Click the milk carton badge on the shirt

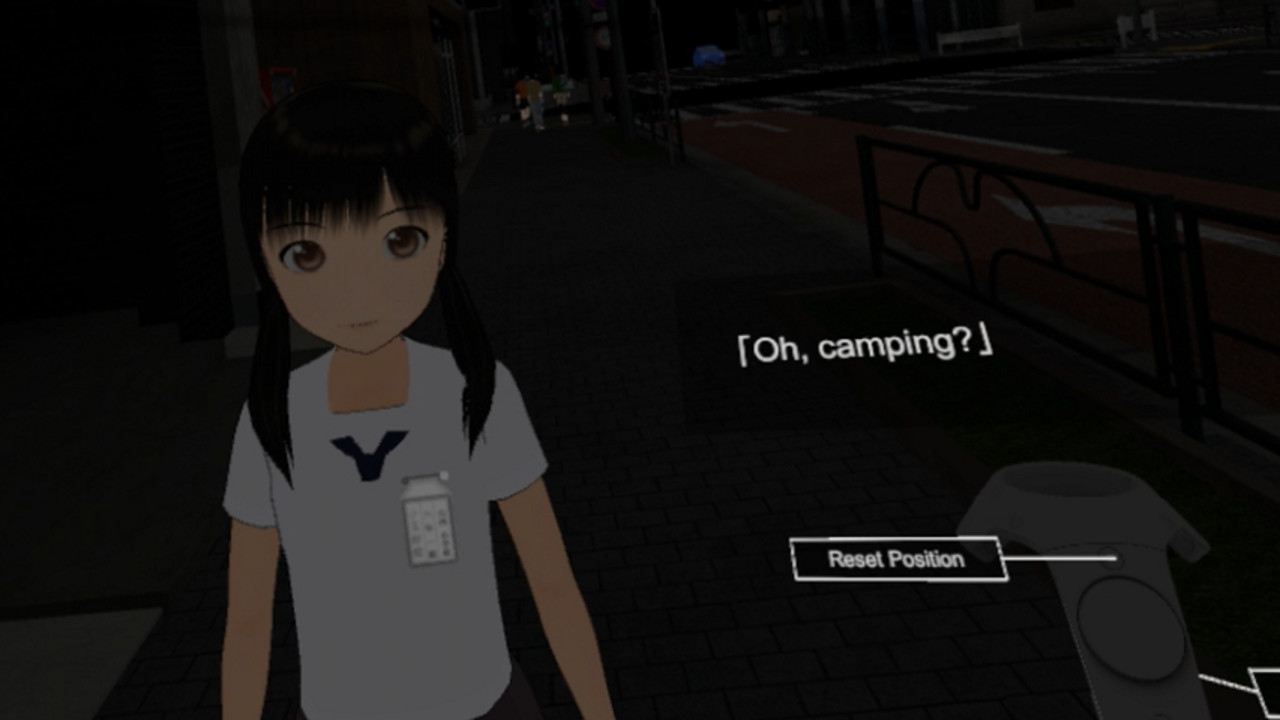coord(429,518)
